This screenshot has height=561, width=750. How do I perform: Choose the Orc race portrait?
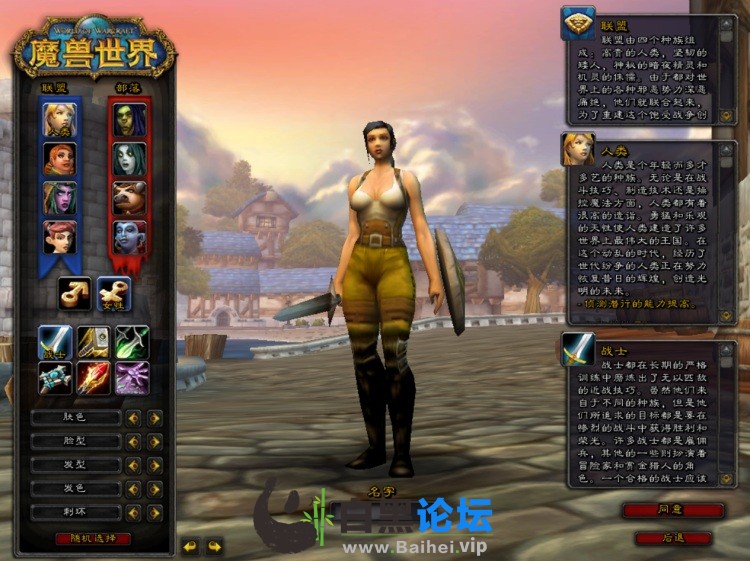(129, 120)
